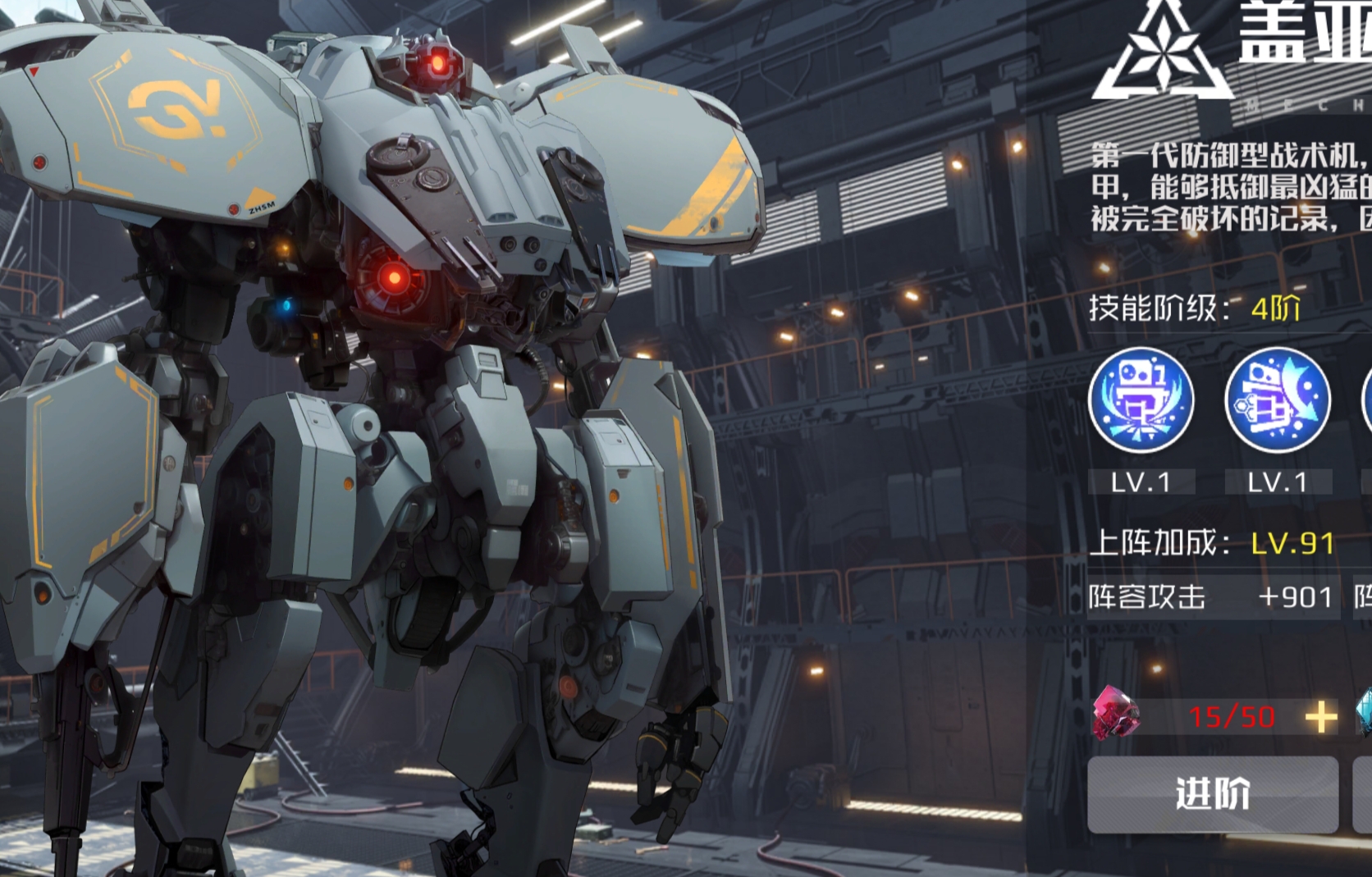Viewport: 1372px width, 877px height.
Task: Click the 进阶 advance button
Action: coord(1212,794)
